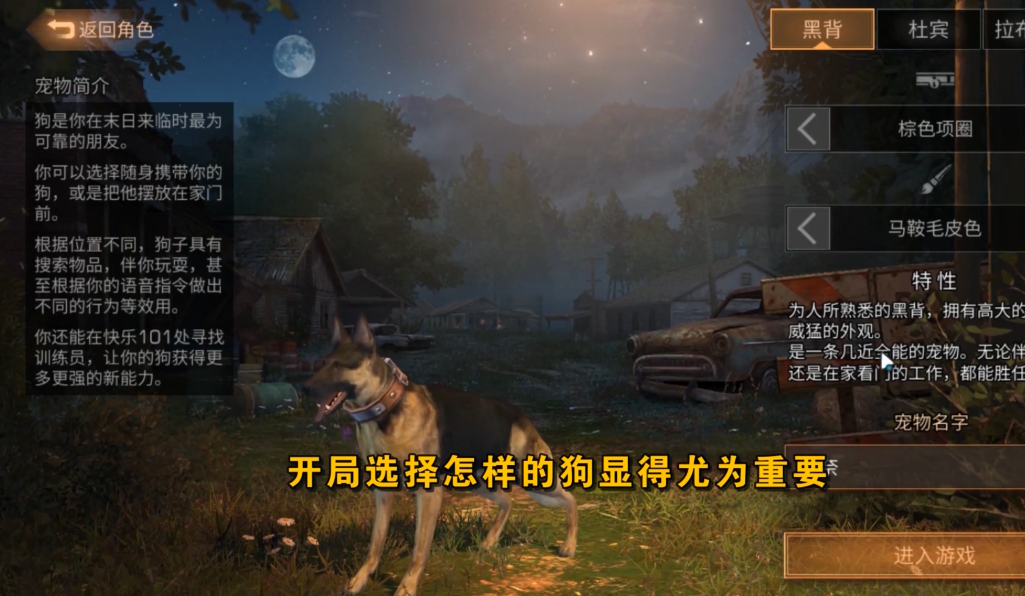Go back via 返回角色 button
The height and width of the screenshot is (596, 1025).
(100, 30)
